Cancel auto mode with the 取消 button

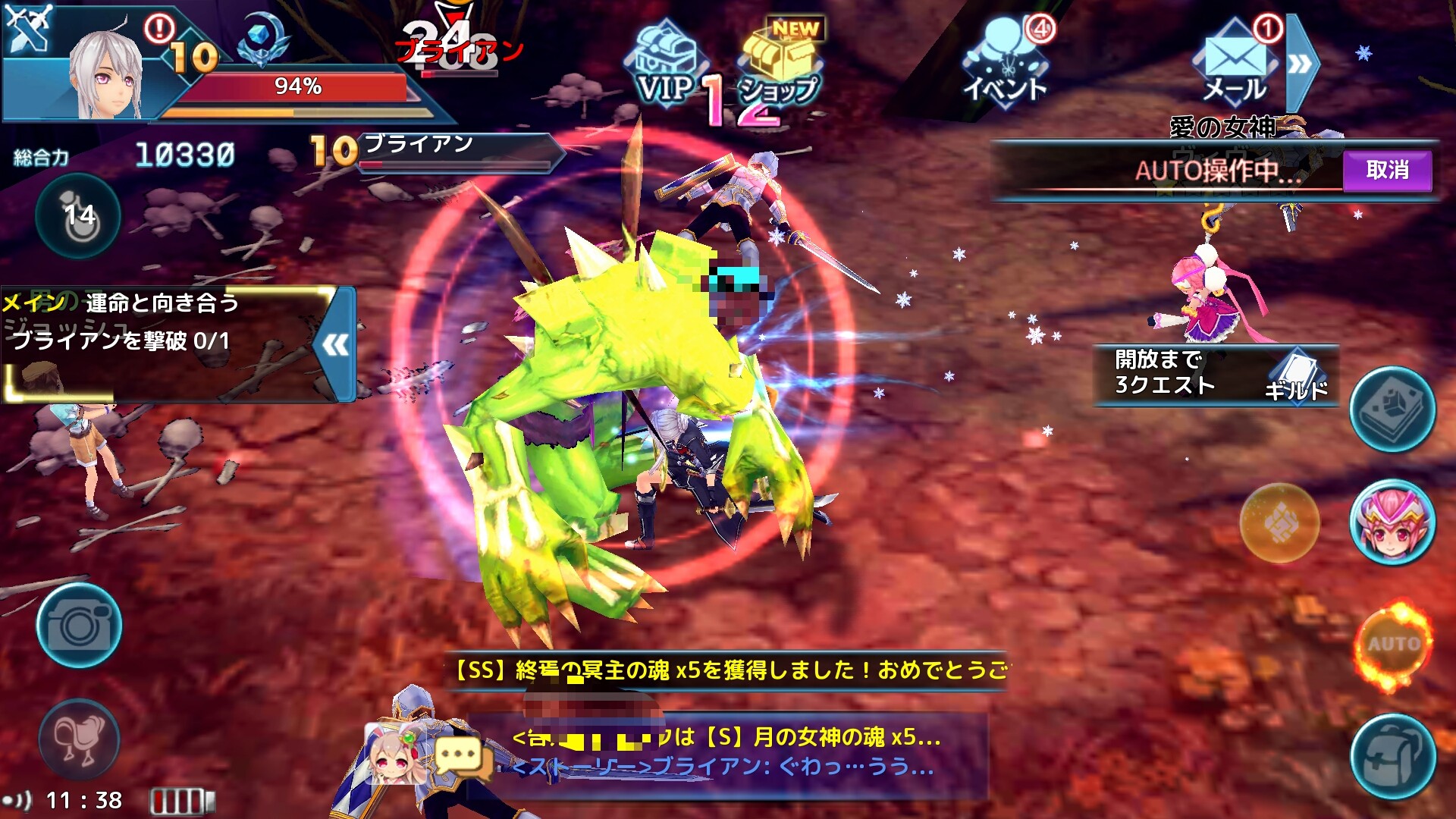click(1387, 171)
